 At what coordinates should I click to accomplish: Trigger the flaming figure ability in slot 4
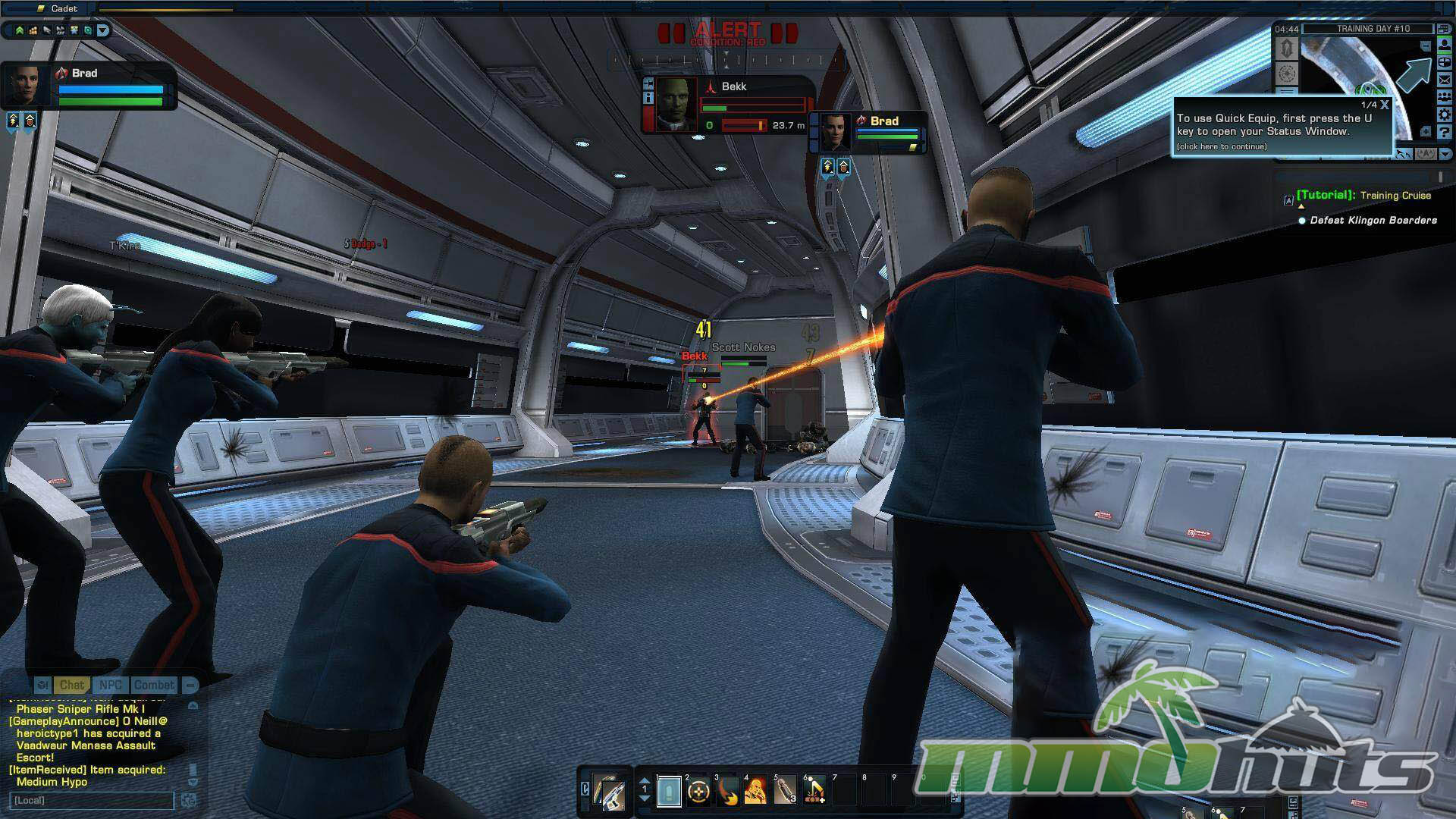(x=756, y=792)
